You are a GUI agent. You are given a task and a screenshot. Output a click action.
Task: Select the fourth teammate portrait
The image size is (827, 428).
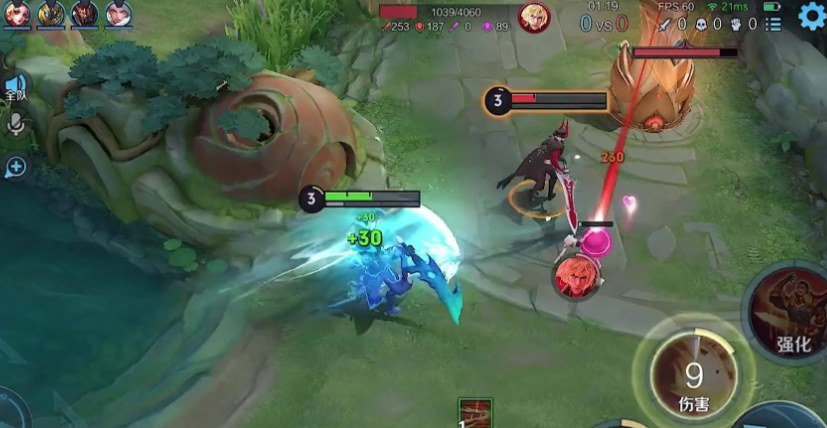click(x=118, y=14)
